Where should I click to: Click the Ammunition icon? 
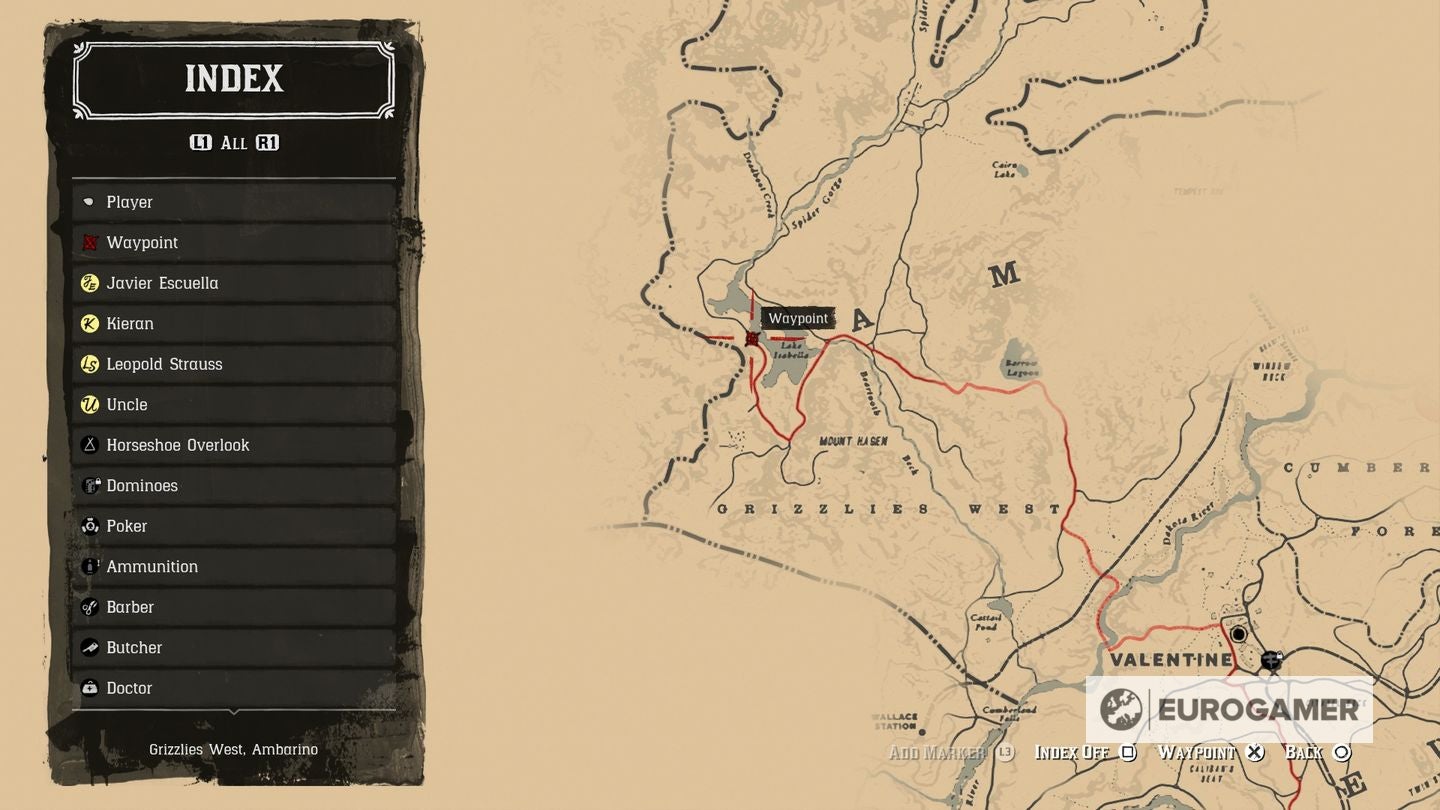[90, 566]
